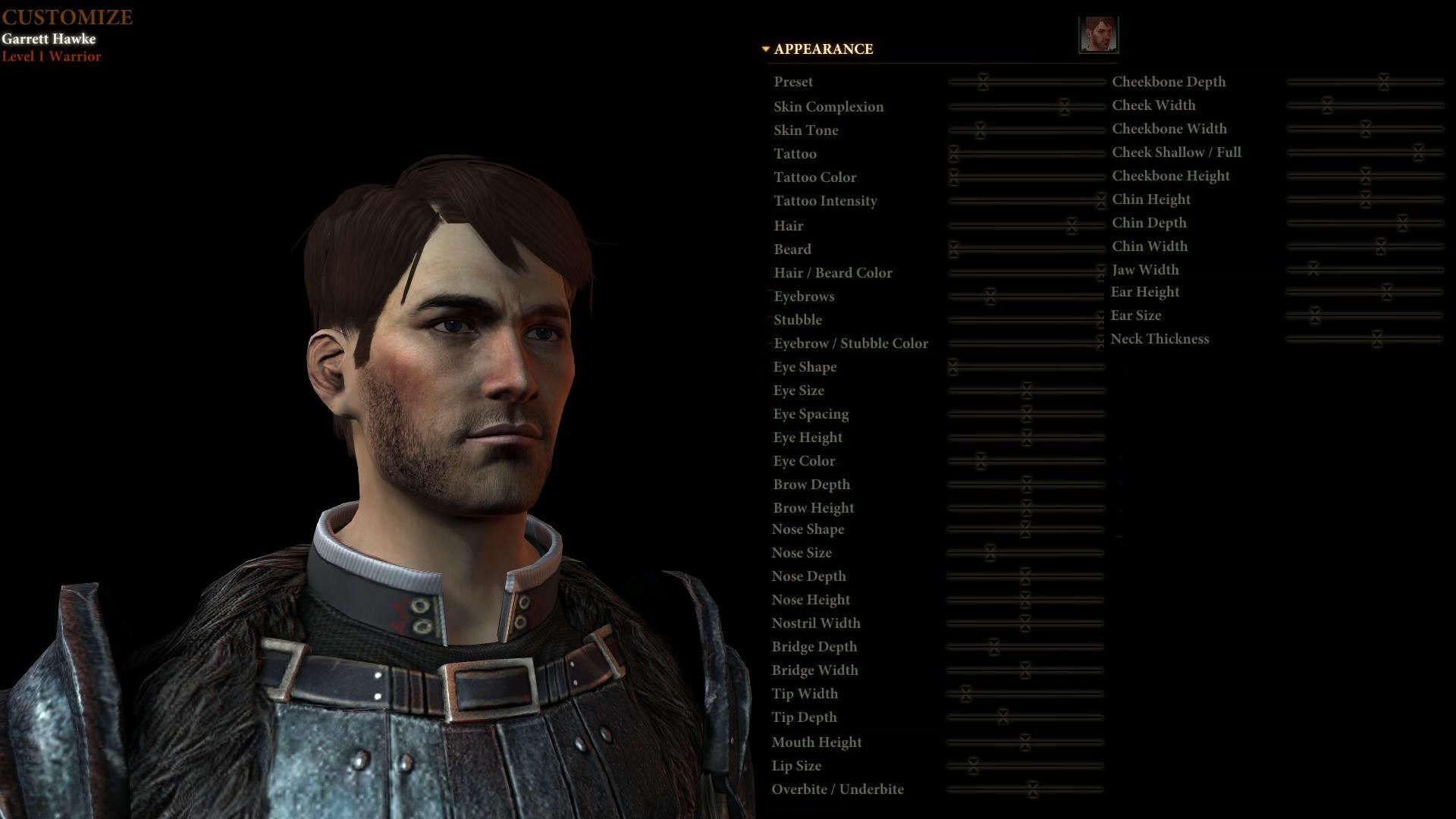Adjust the Eyebrows slider

(x=990, y=297)
